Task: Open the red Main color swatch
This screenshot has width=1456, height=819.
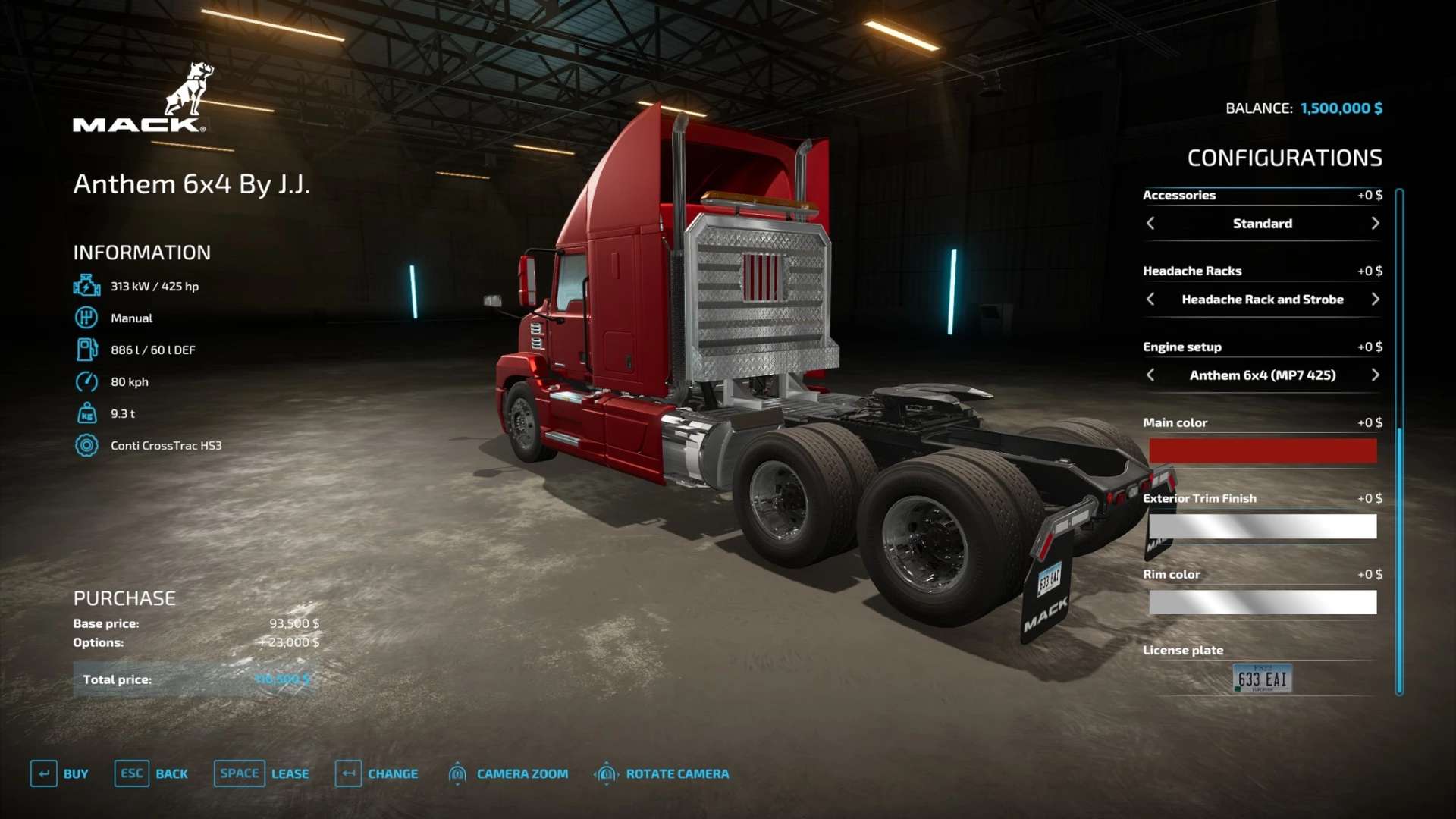Action: click(x=1263, y=451)
